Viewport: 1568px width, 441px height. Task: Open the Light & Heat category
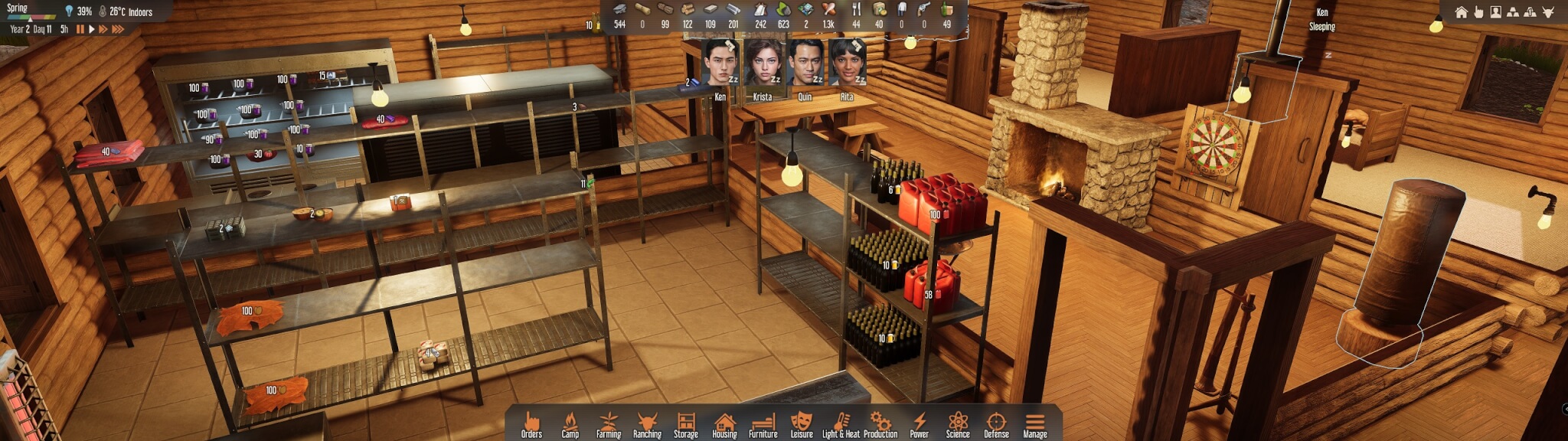click(x=841, y=424)
